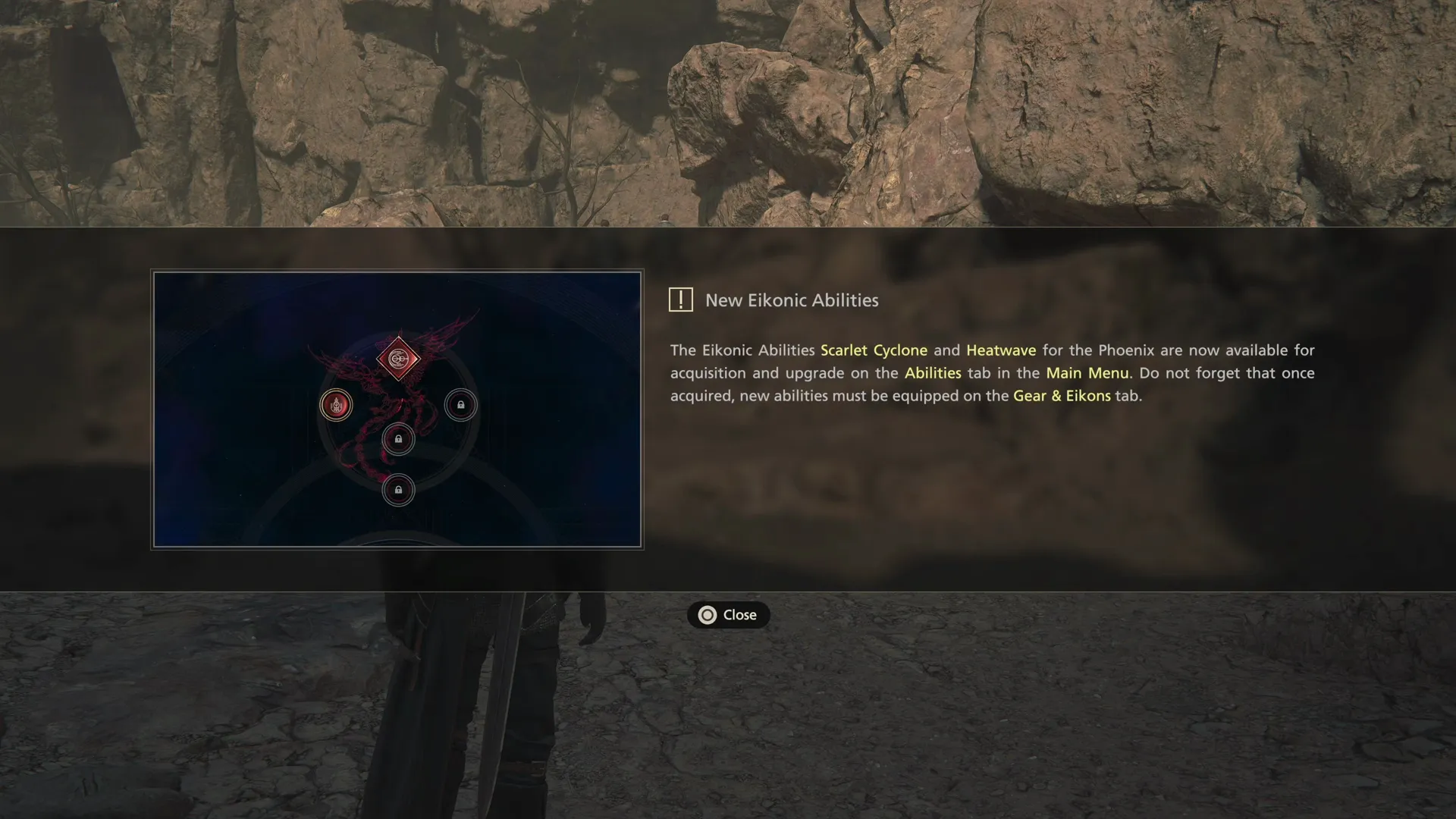Click the Main Menu highlighted text
This screenshot has height=819, width=1456.
[1087, 373]
